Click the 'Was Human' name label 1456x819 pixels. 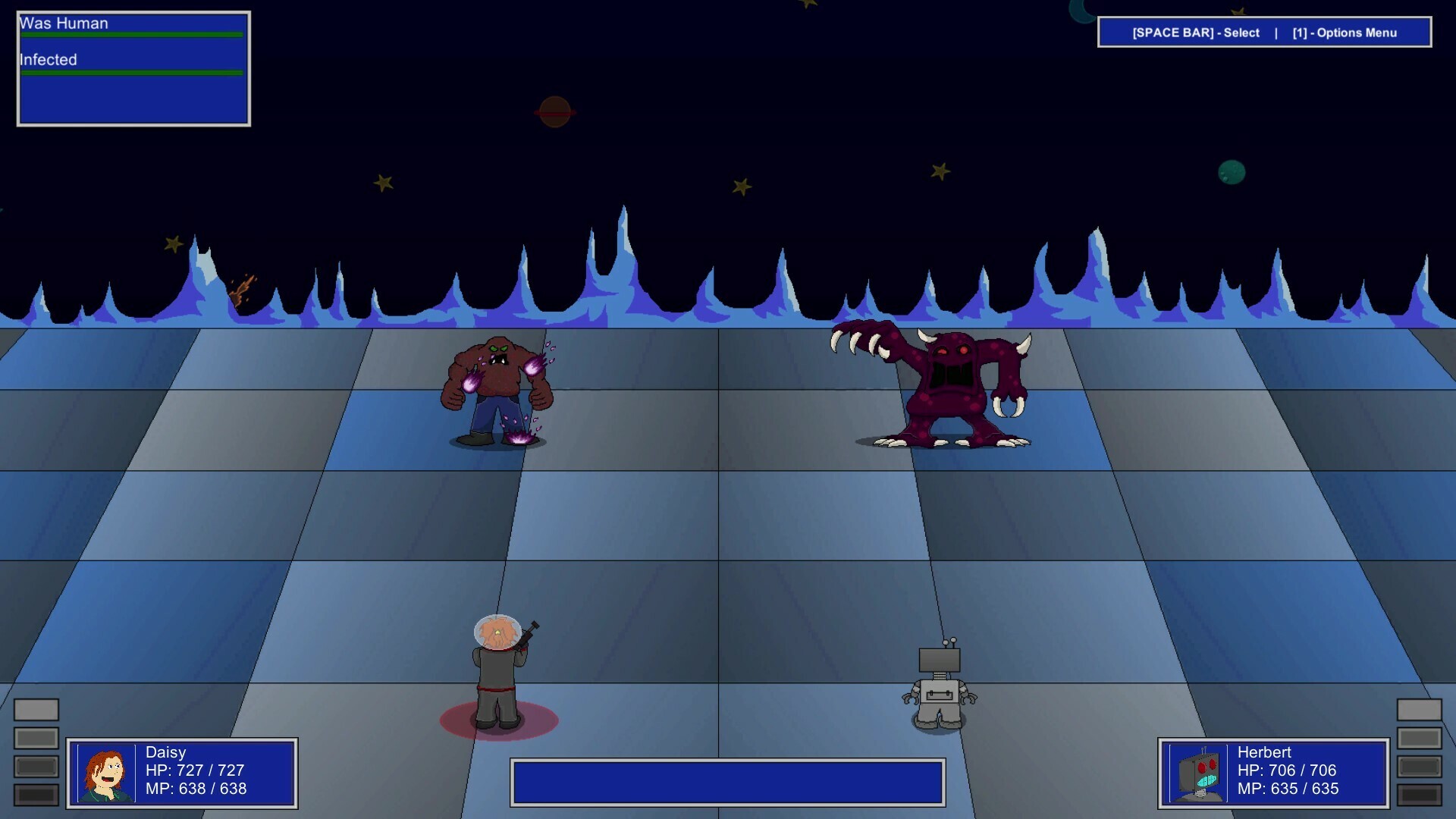[66, 24]
